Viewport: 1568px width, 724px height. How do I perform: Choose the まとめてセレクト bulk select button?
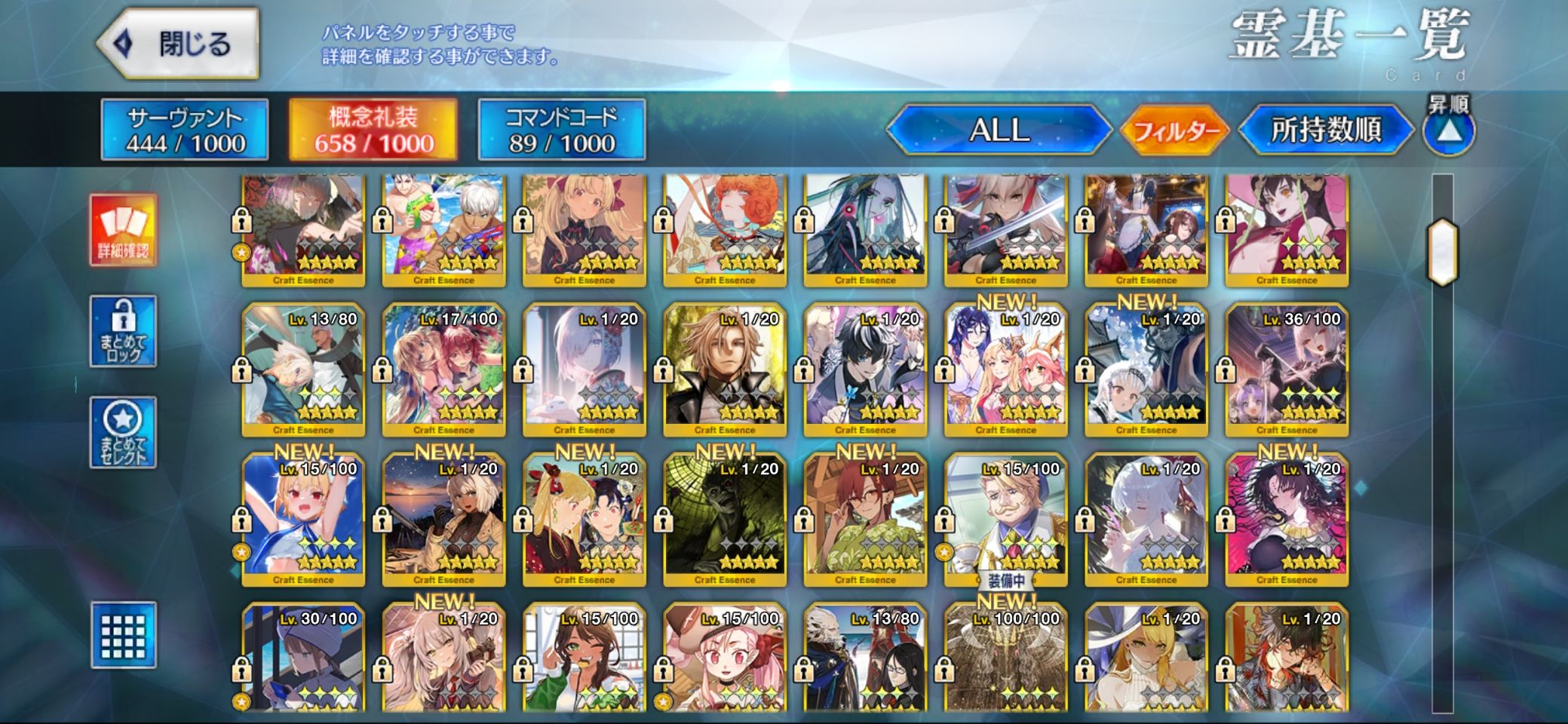[x=124, y=433]
